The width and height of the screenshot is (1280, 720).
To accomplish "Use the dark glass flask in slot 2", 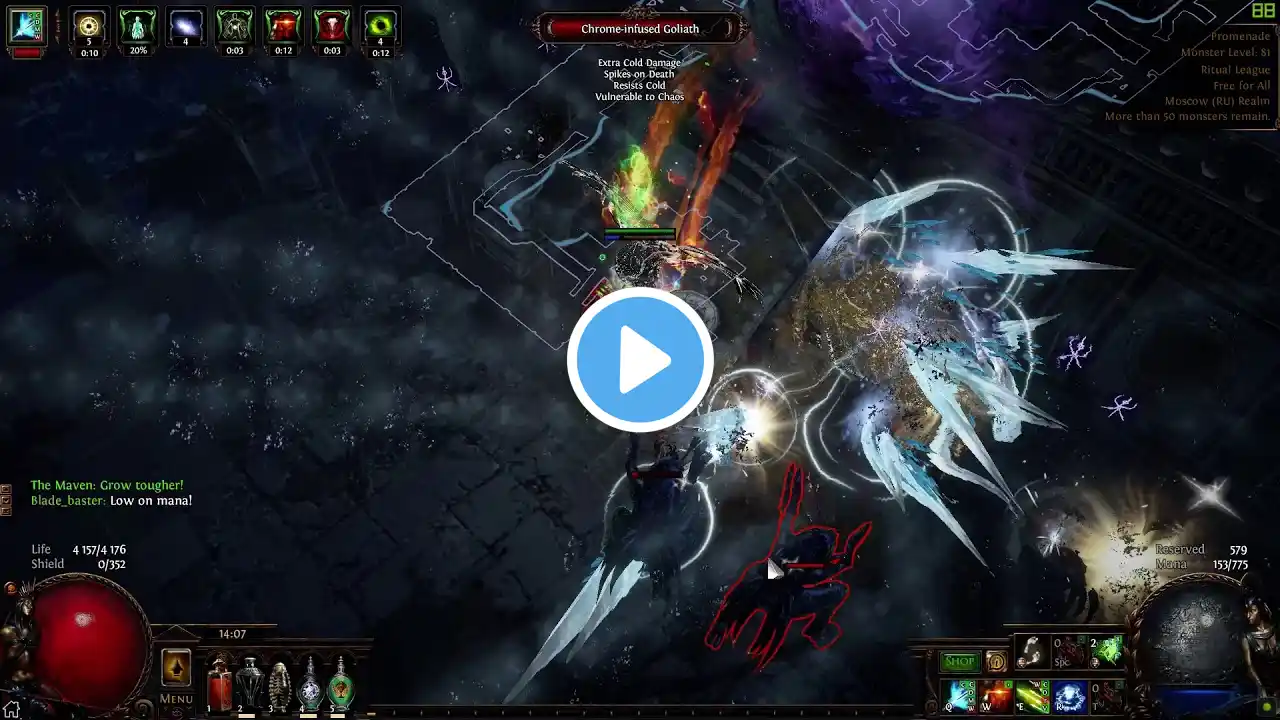I will coord(249,685).
